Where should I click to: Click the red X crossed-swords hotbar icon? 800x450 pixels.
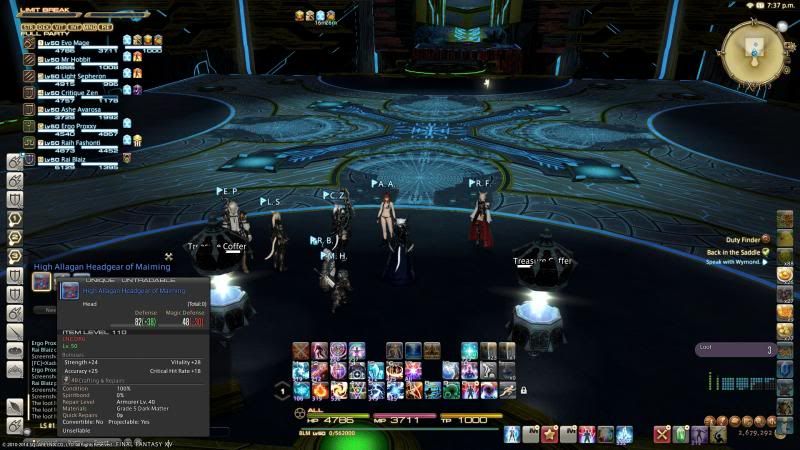[661, 434]
